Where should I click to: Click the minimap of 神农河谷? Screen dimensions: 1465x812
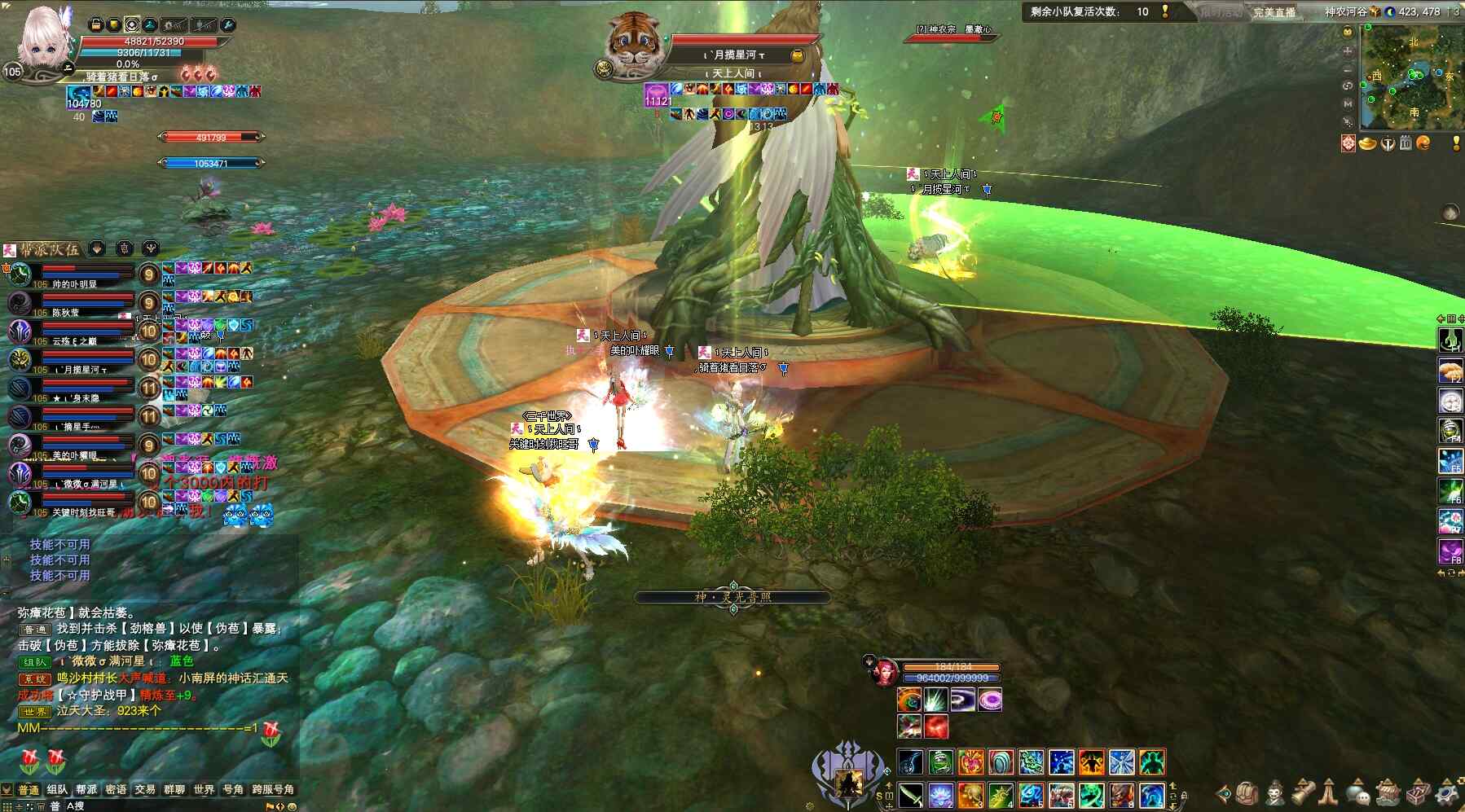[x=1412, y=77]
